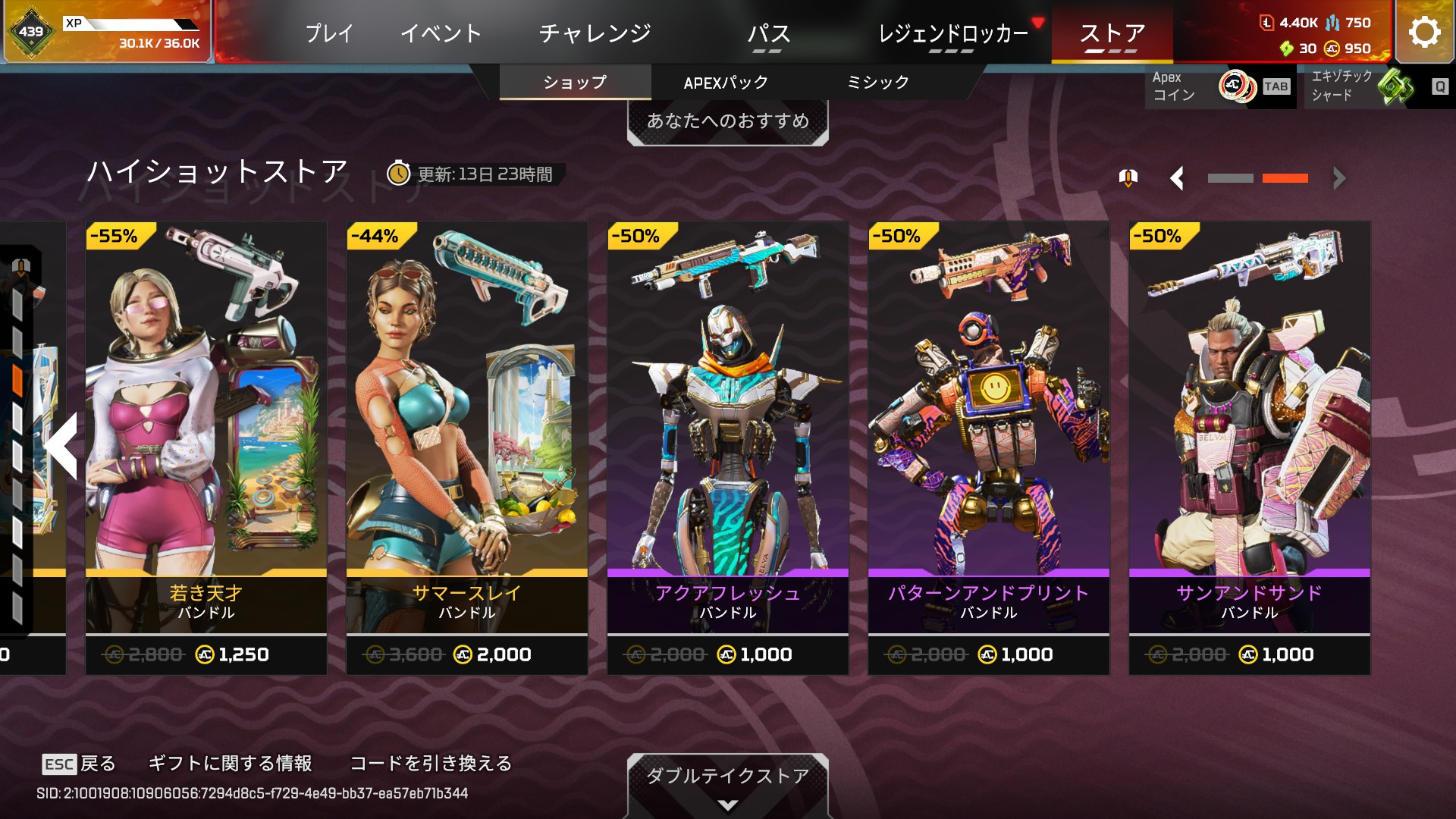Image resolution: width=1456 pixels, height=819 pixels.
Task: Open the ミシック sub-tab
Action: click(x=877, y=83)
